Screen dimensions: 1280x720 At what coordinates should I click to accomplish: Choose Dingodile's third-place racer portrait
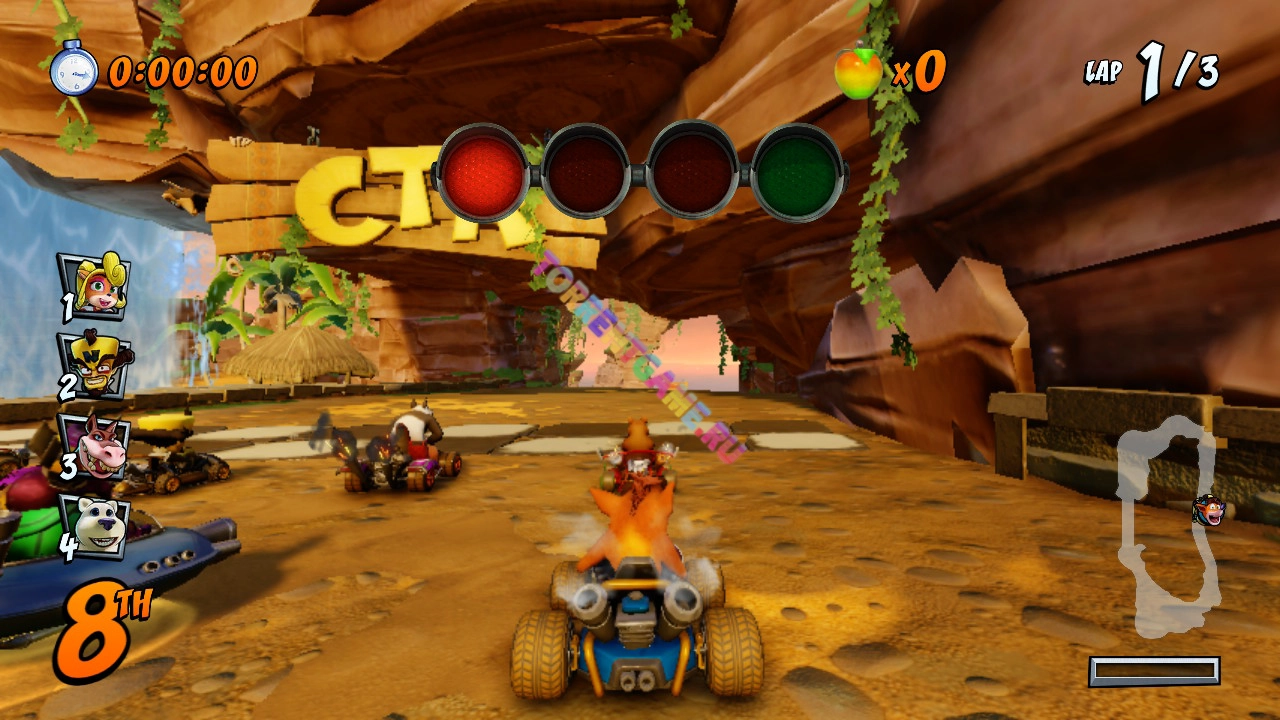tap(95, 445)
